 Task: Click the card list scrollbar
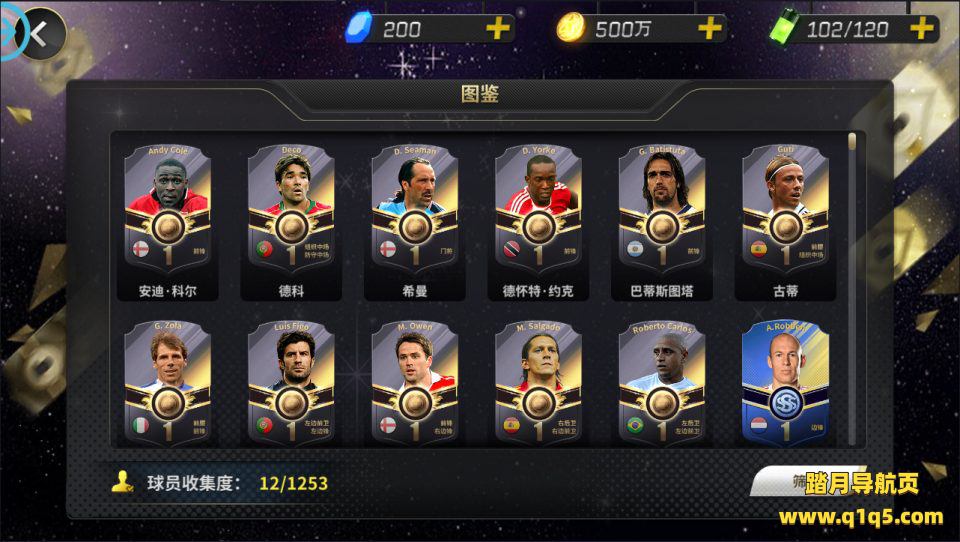click(x=852, y=290)
